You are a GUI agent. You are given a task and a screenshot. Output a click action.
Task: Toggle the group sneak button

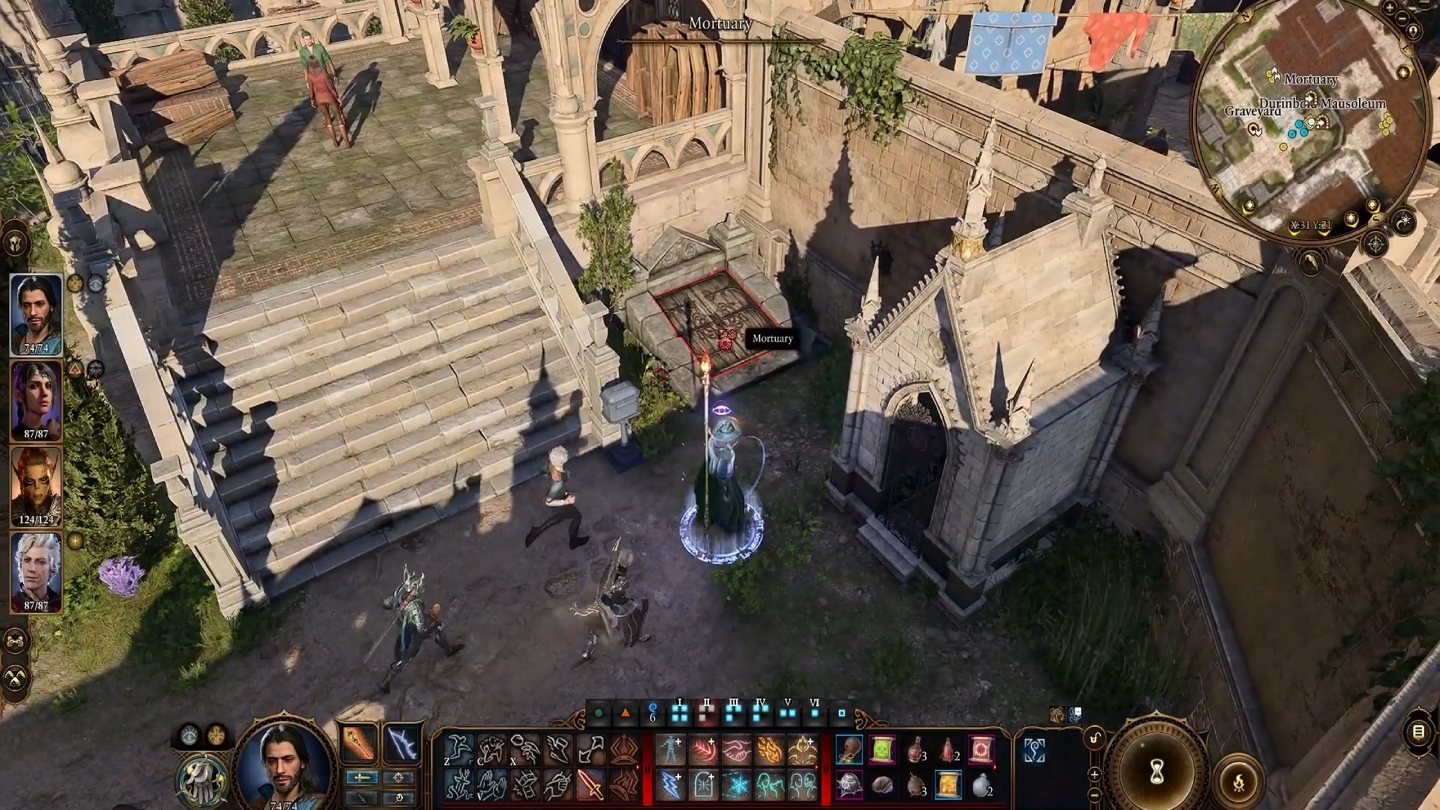pos(15,640)
